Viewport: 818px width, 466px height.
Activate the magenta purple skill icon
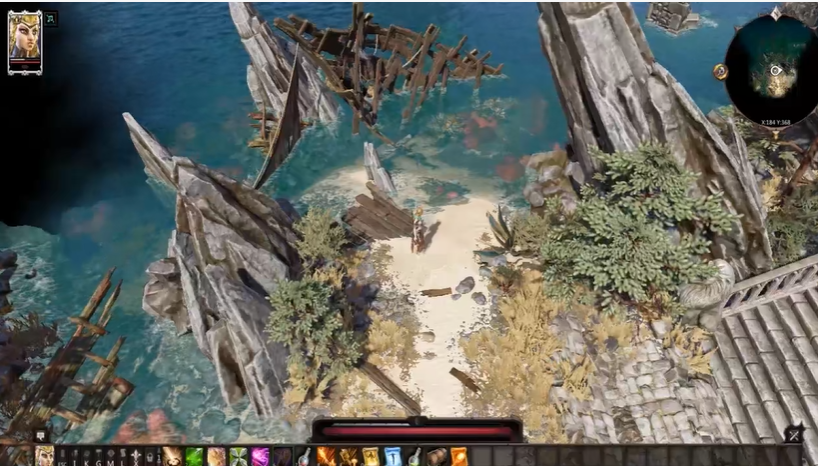click(260, 457)
